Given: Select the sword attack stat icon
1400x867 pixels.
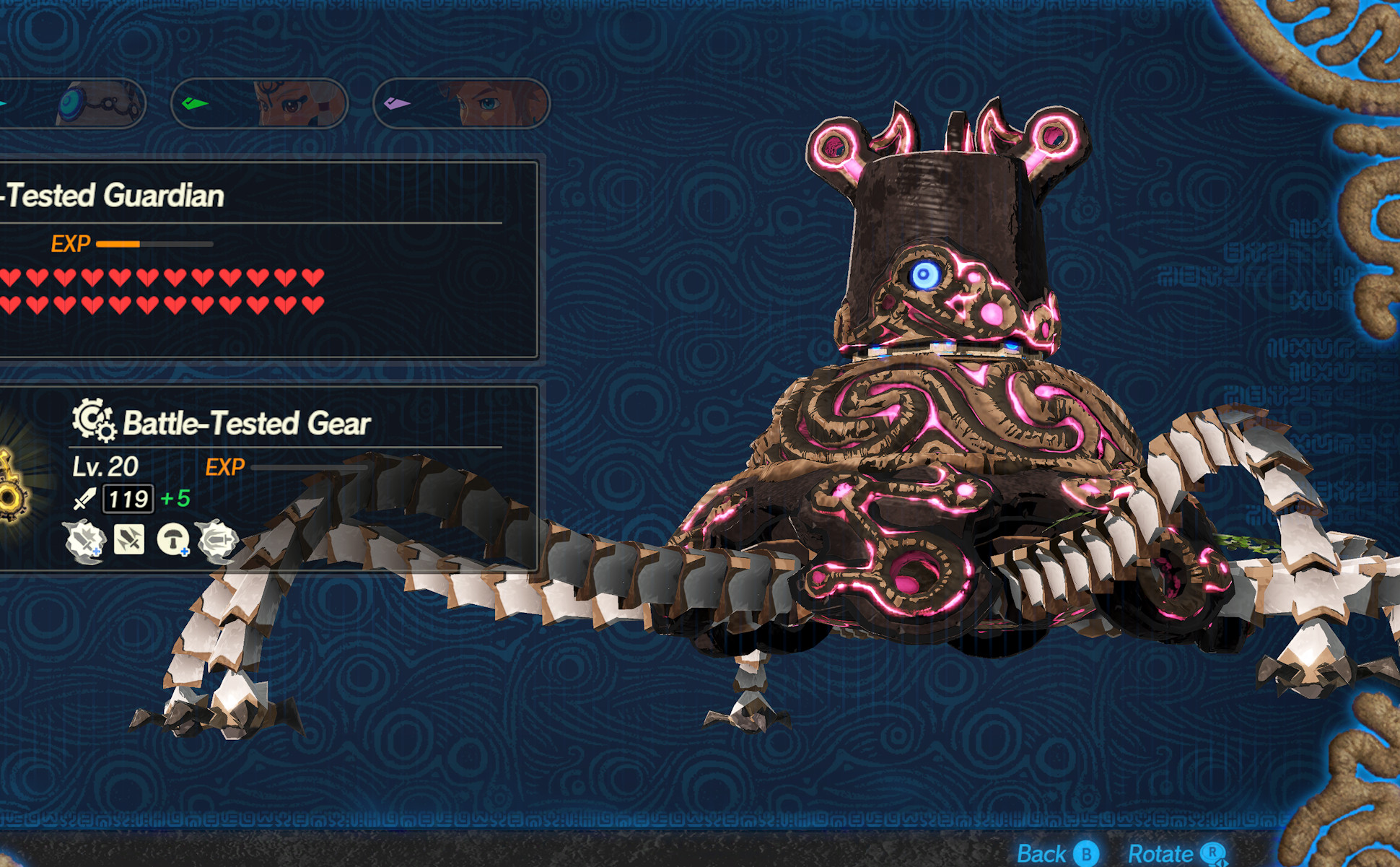Looking at the screenshot, I should [84, 500].
